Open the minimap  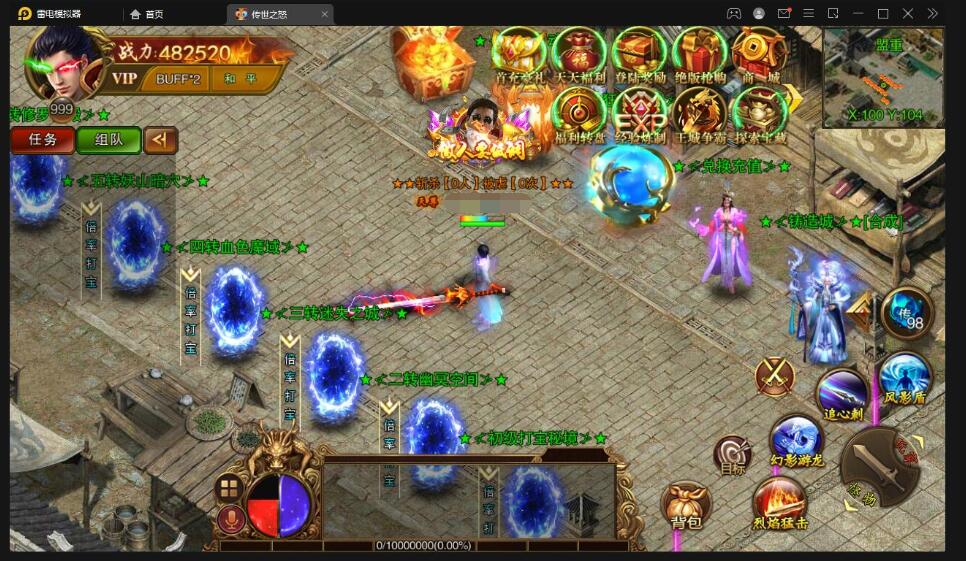pyautogui.click(x=883, y=78)
